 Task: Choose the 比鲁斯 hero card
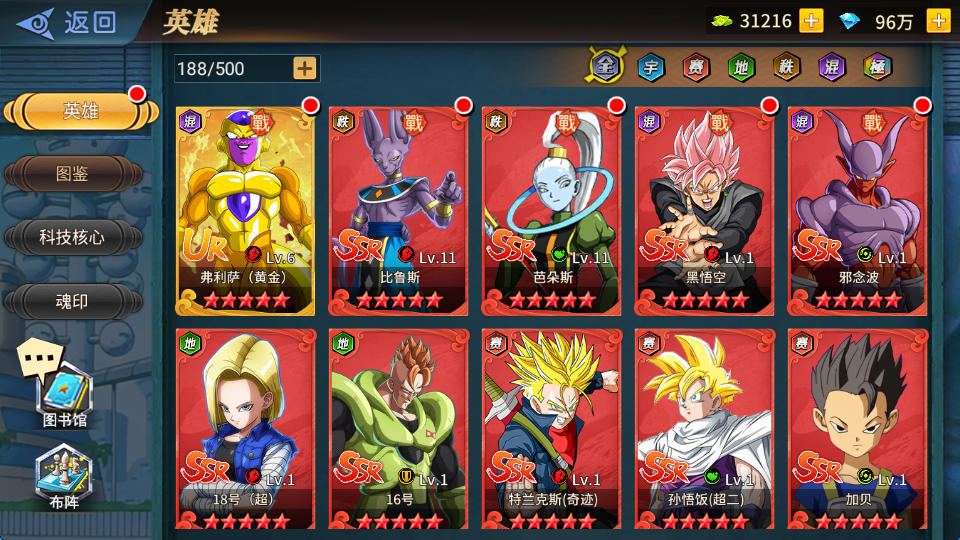[x=398, y=210]
